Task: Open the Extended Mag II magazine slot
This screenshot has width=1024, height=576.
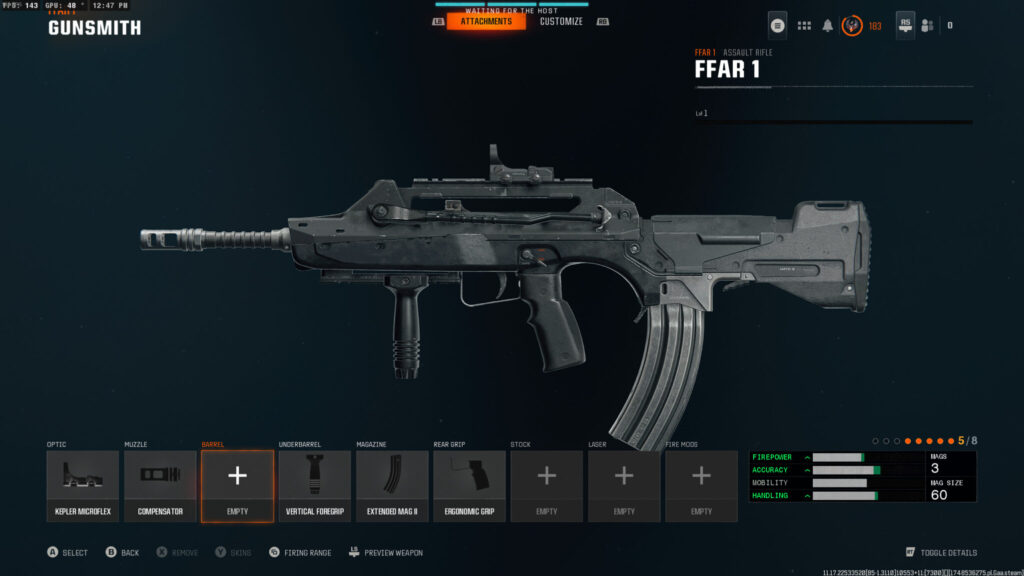Action: tap(392, 485)
